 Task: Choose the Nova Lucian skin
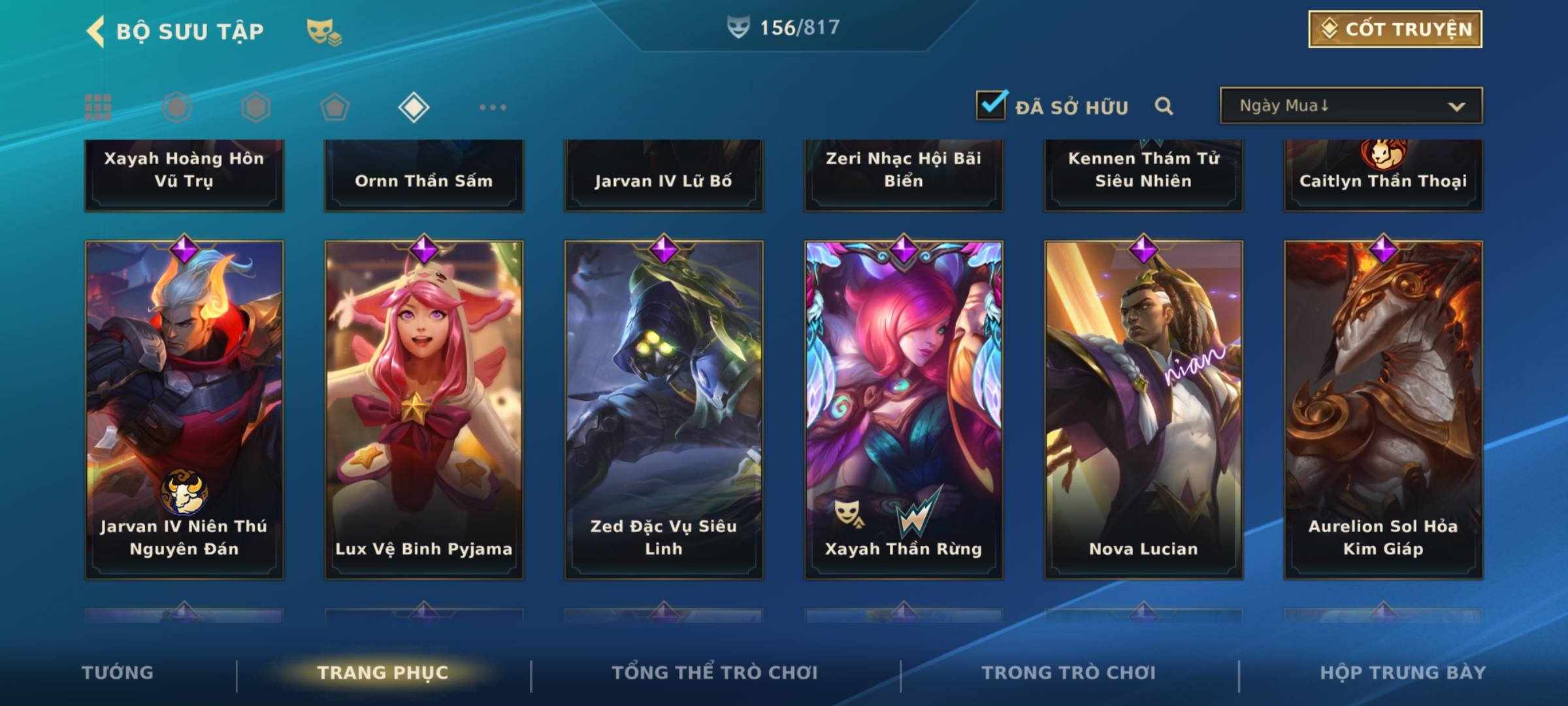(x=1143, y=409)
